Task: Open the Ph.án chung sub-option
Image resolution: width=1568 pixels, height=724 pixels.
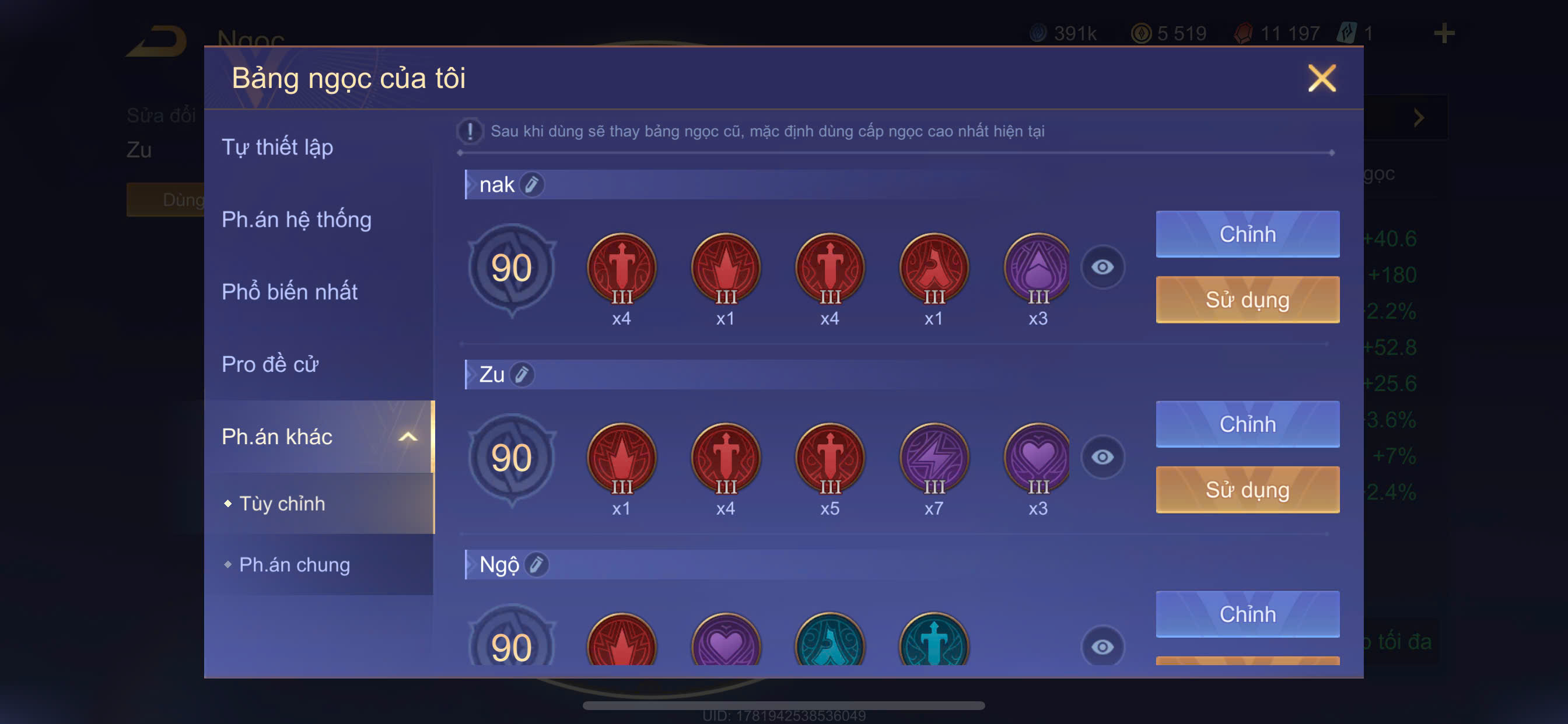Action: (295, 565)
